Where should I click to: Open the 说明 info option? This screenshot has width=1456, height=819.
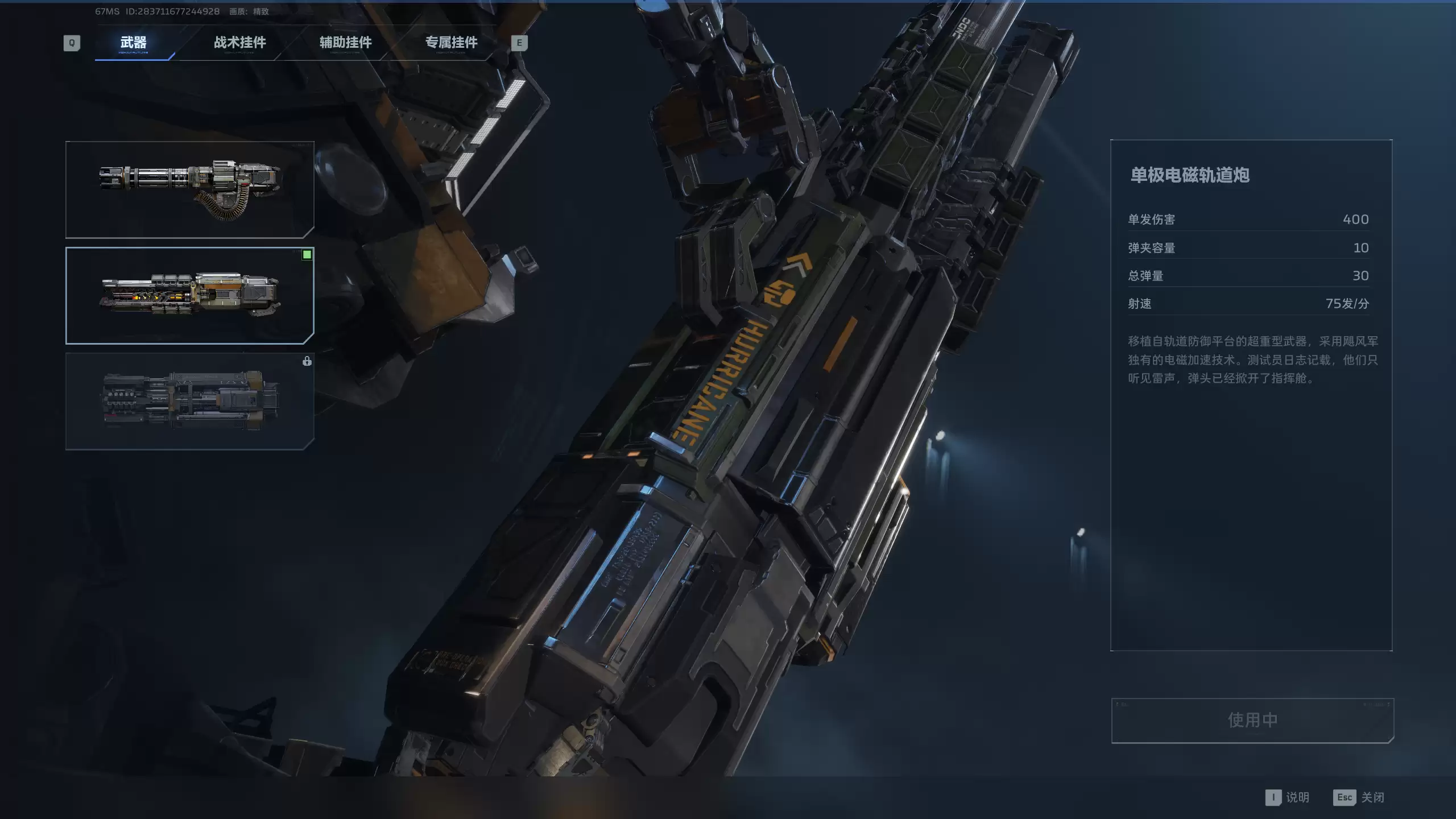(1288, 797)
